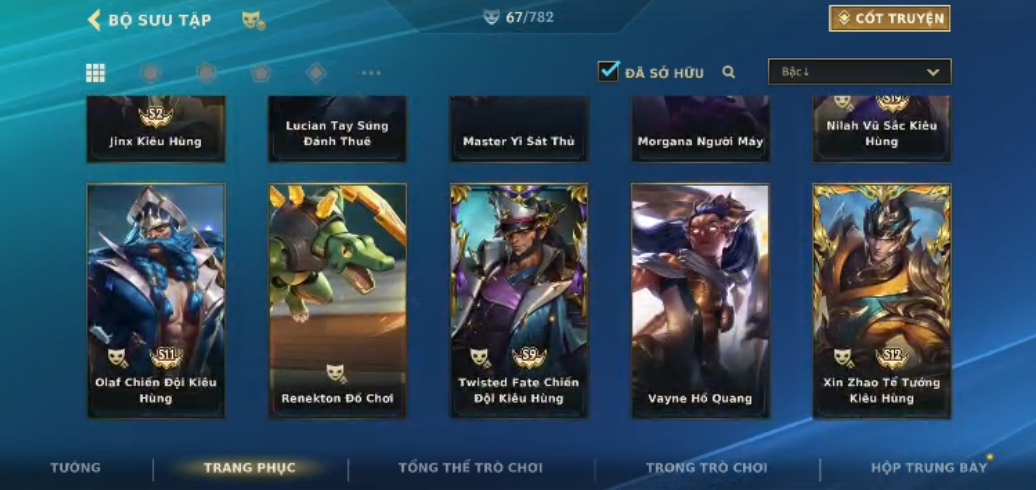The image size is (1036, 490).
Task: Select Olaf Chiến Đội Kiêu Hùng skin
Action: pos(156,300)
